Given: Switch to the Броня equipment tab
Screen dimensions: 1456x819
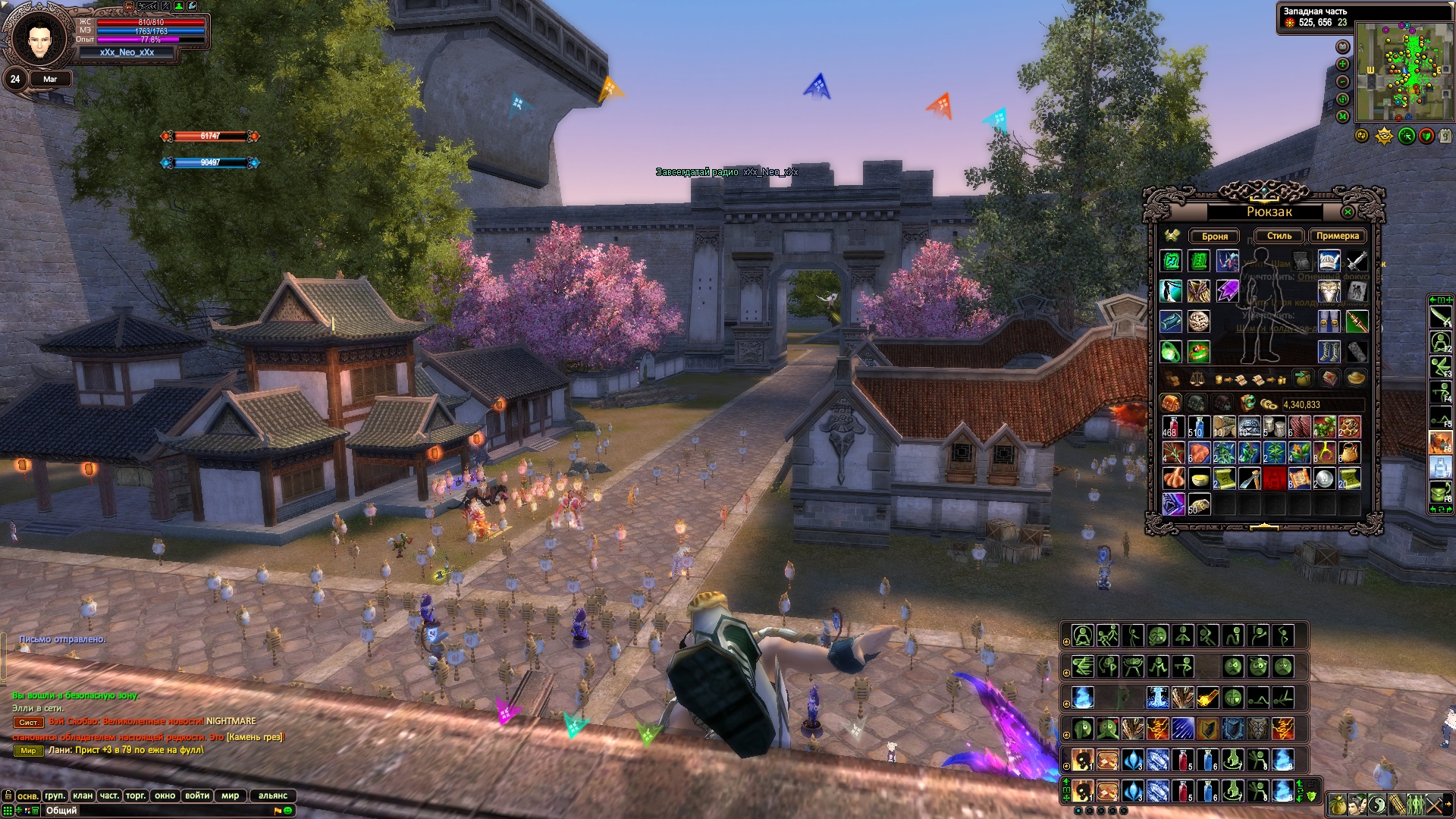Looking at the screenshot, I should (1214, 236).
